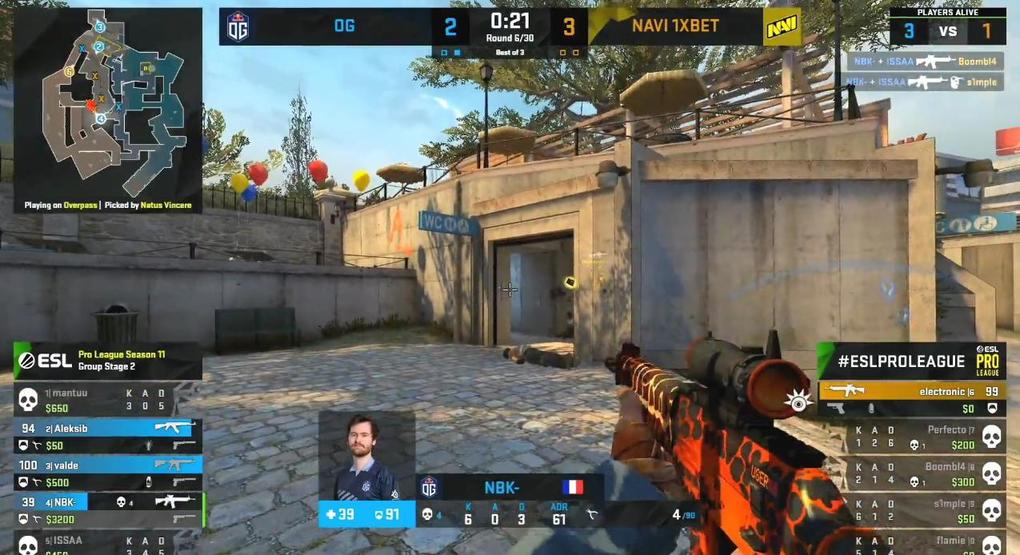
Task: Pick s1mple from the NAVI list
Action: pos(910,510)
